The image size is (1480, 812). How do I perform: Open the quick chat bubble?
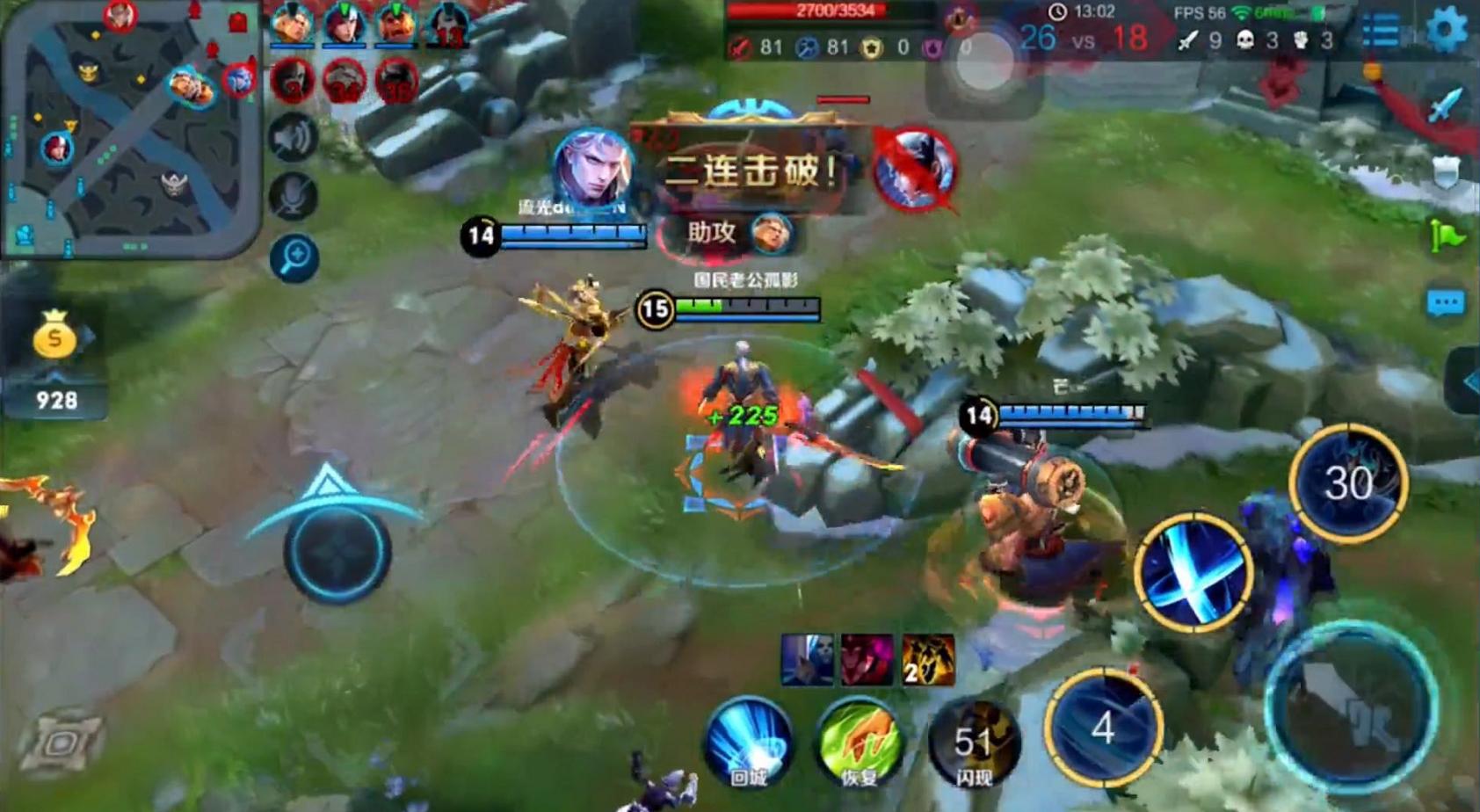[1446, 303]
